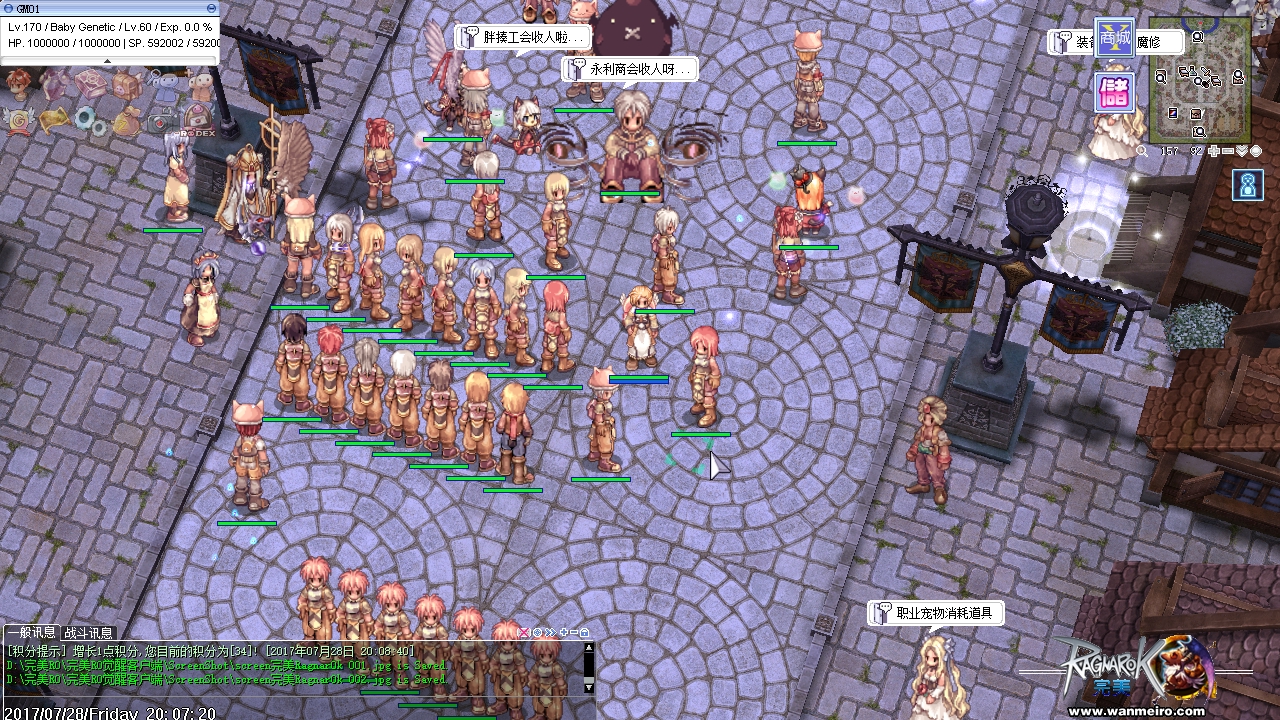The width and height of the screenshot is (1280, 720).
Task: Open the camera replay icon
Action: (x=161, y=121)
